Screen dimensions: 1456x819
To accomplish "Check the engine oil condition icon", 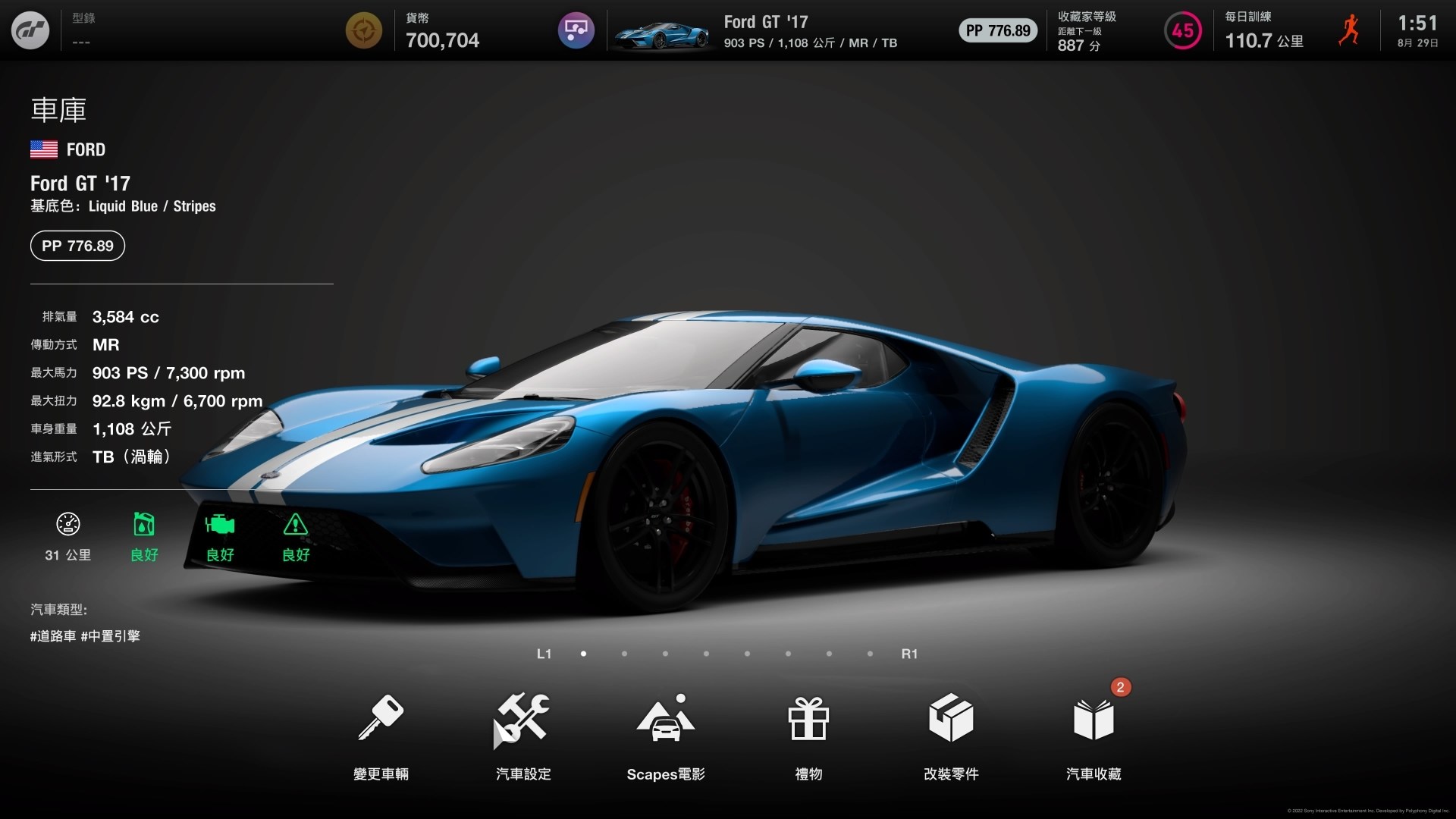I will 143,525.
